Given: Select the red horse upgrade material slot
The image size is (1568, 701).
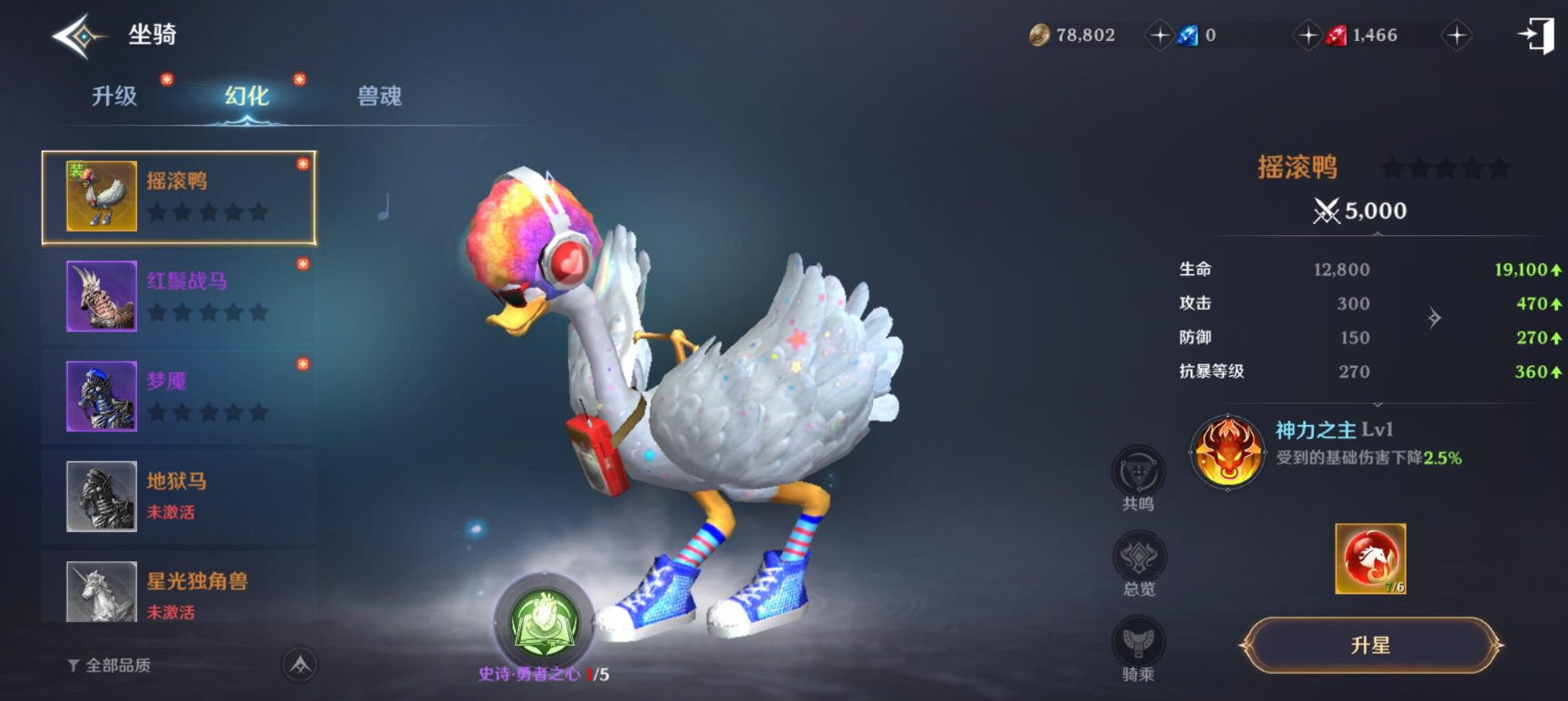Looking at the screenshot, I should click(x=1370, y=558).
